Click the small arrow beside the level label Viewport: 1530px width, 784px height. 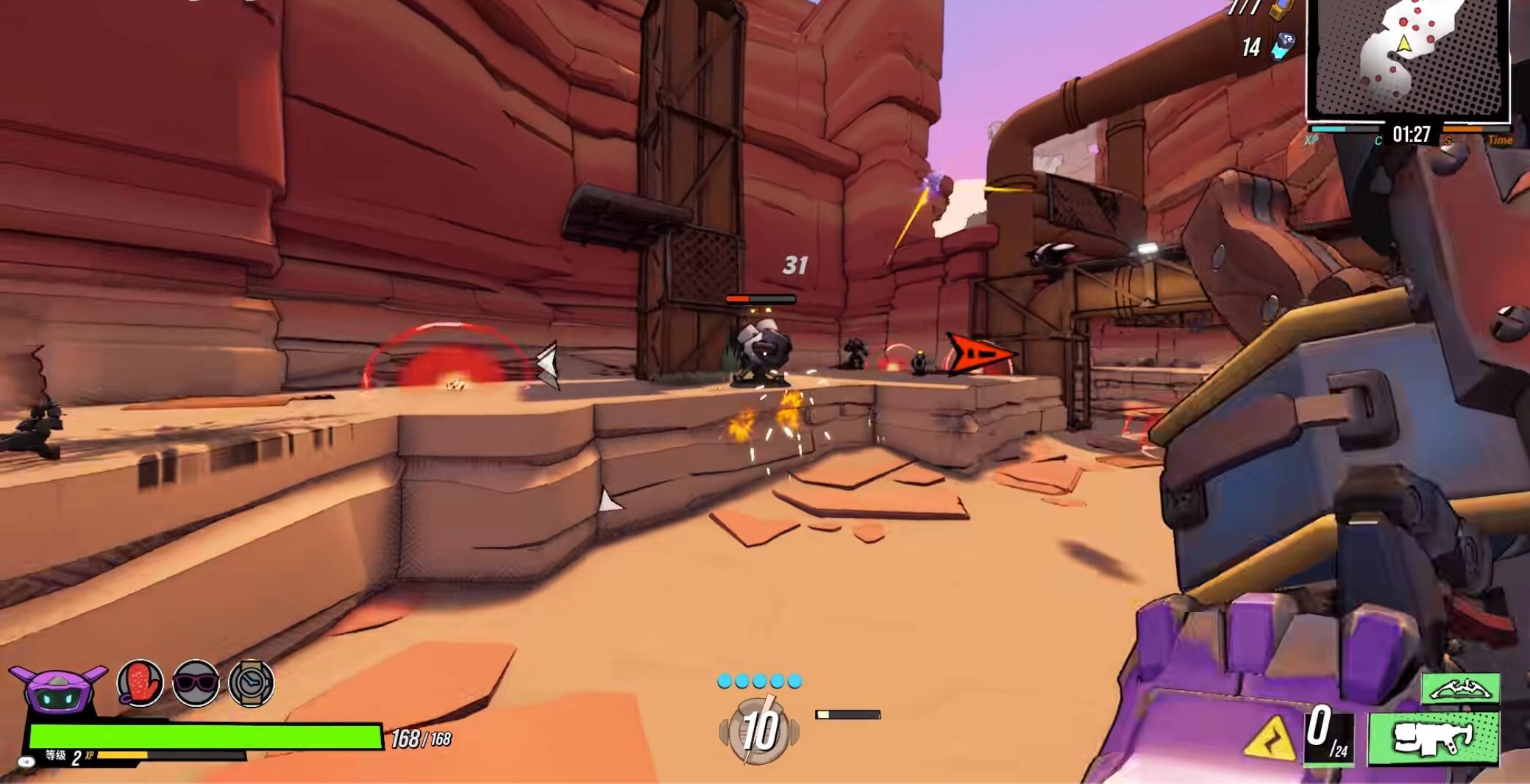click(27, 762)
